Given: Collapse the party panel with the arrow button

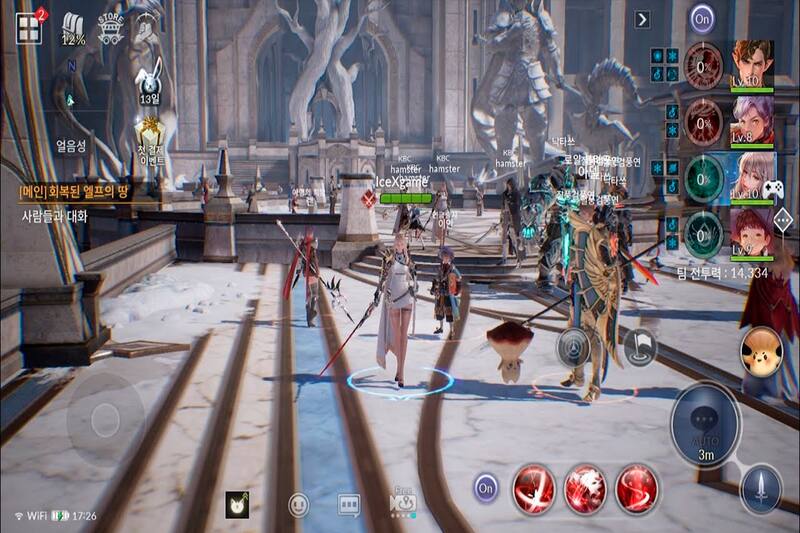Looking at the screenshot, I should tap(642, 19).
